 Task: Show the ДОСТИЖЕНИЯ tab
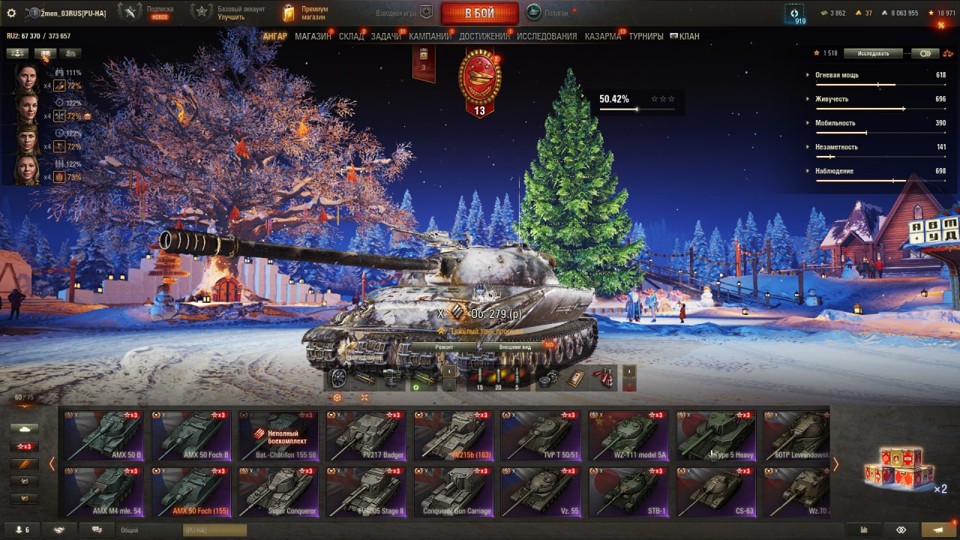click(x=485, y=36)
